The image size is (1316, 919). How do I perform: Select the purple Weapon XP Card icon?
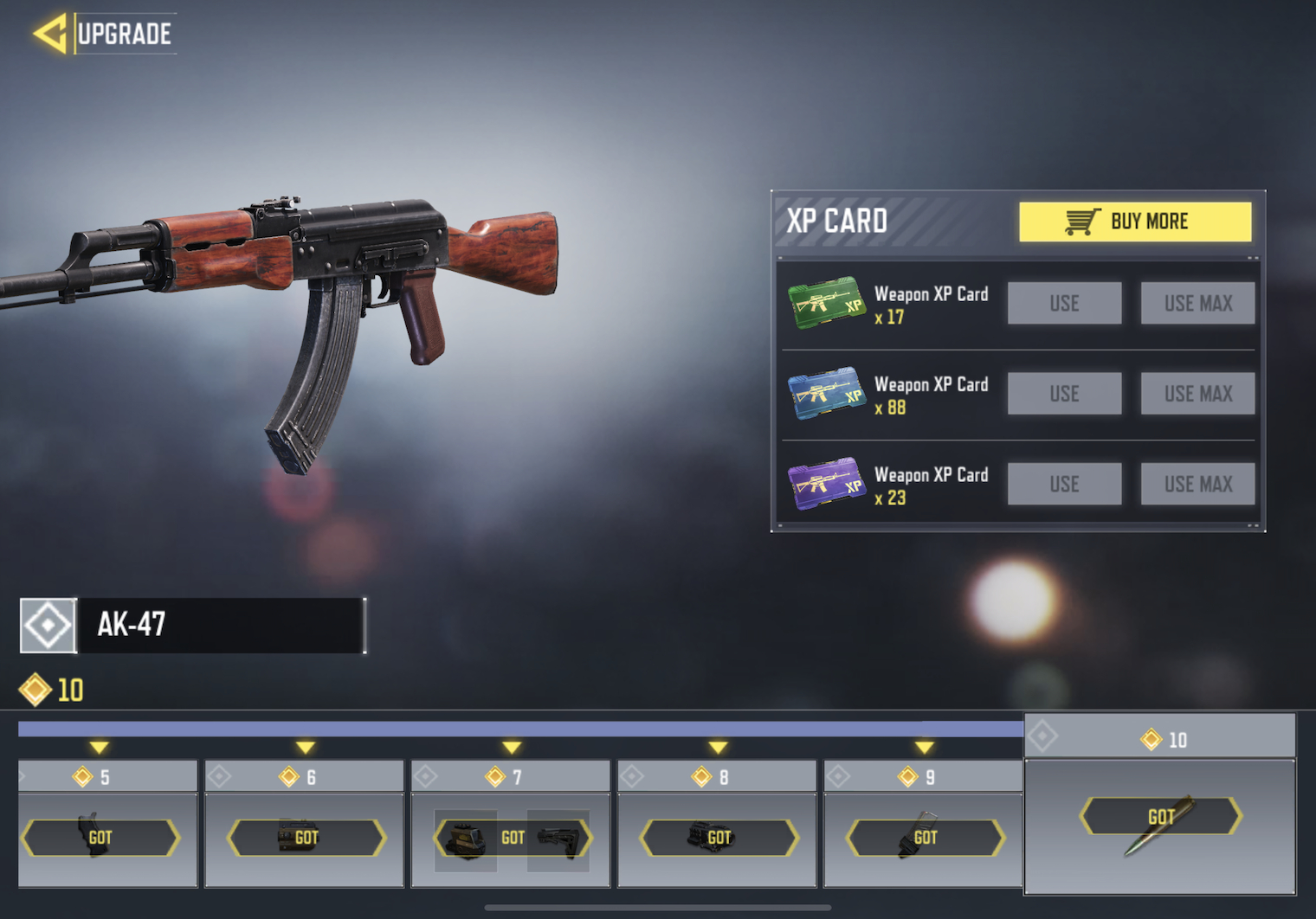(x=826, y=484)
